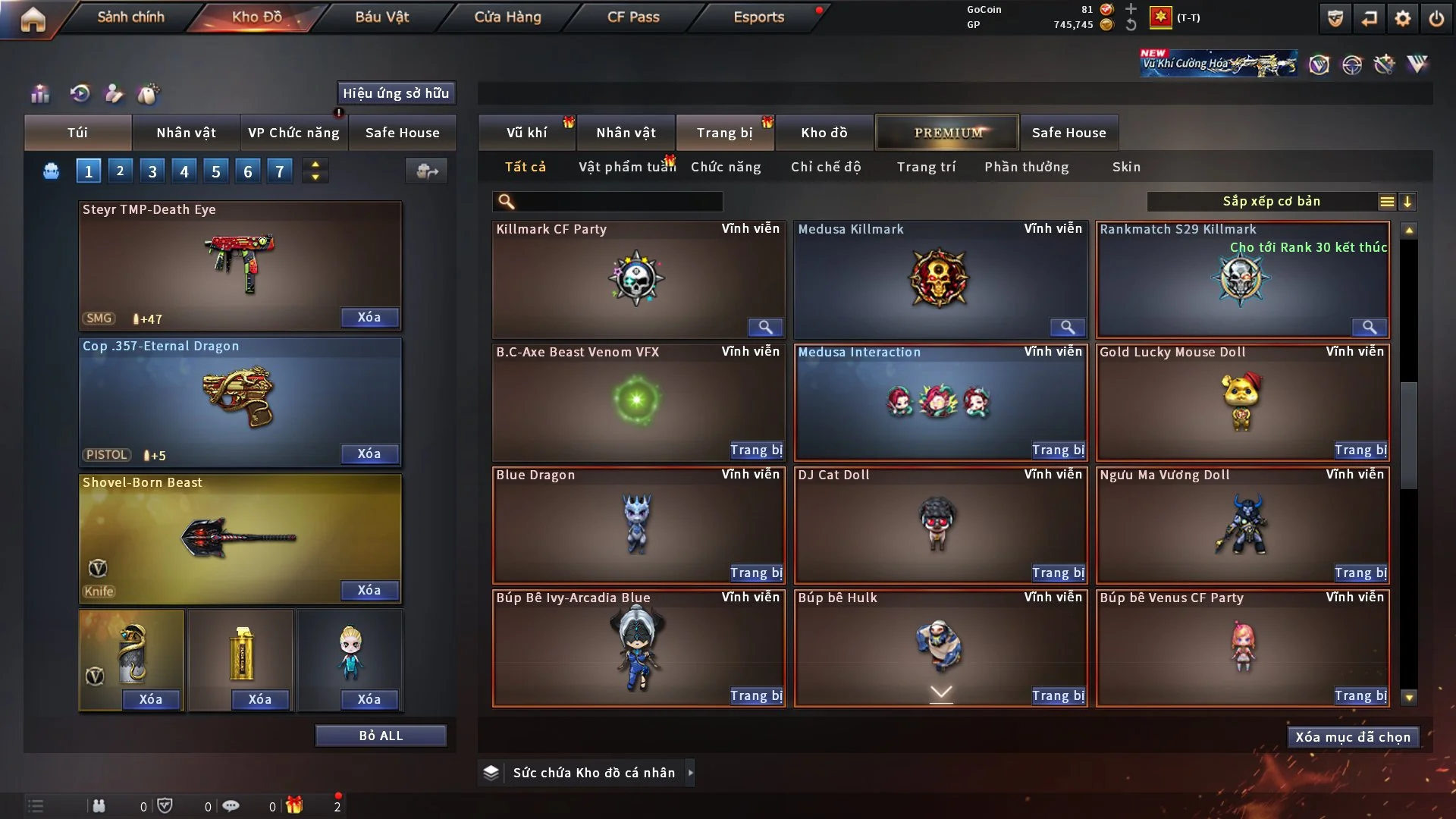1456x819 pixels.
Task: Switch to loadout bag number 3
Action: [152, 171]
